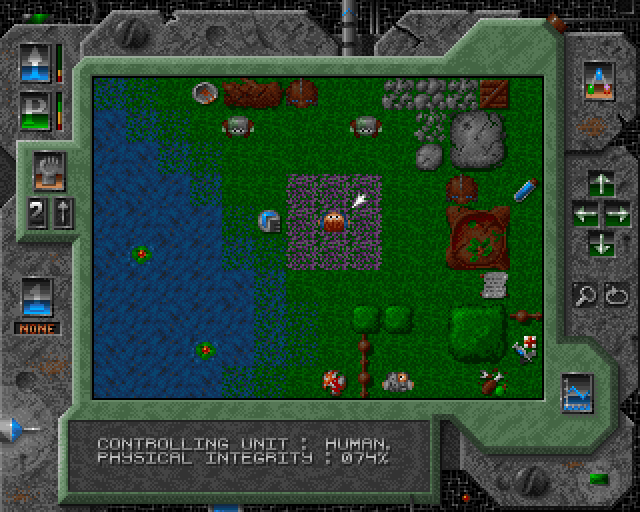Click the right arrow direction button
Screen dimensions: 640x512
[616, 213]
